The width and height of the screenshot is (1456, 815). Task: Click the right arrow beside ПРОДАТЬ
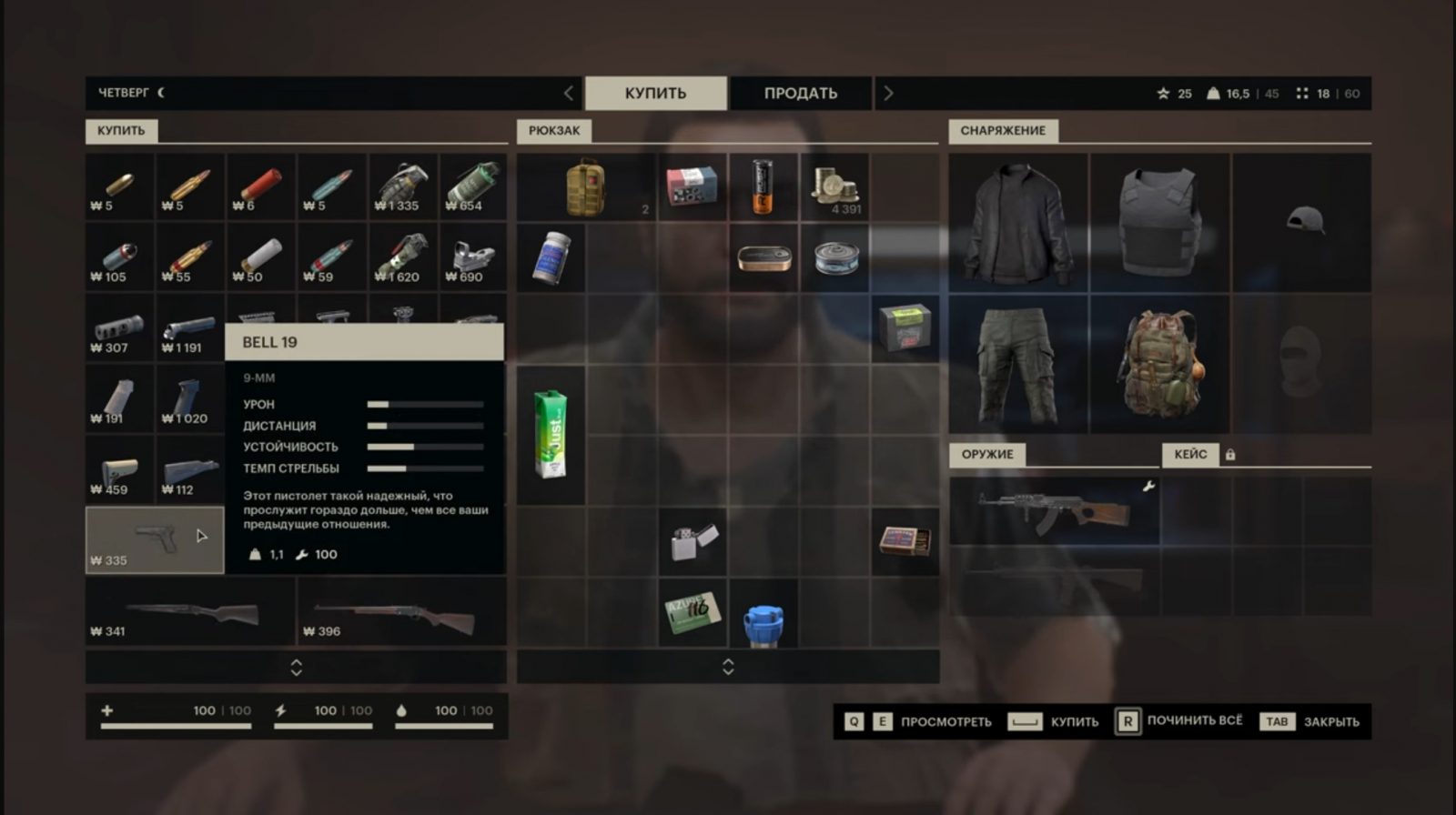(888, 93)
